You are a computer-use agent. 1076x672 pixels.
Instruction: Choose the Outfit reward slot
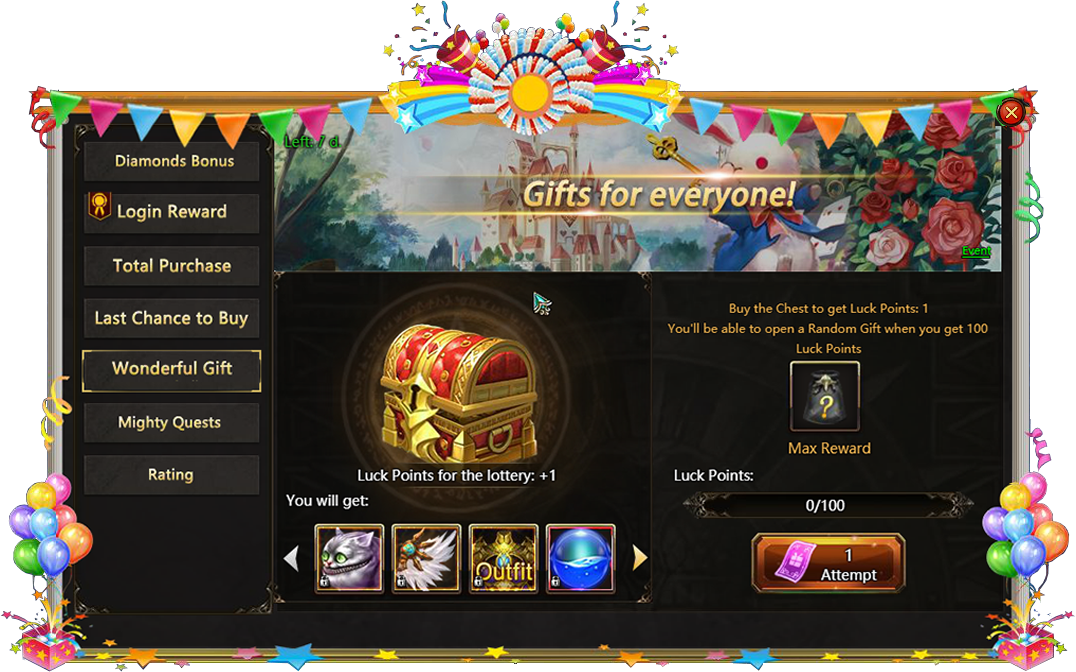pyautogui.click(x=503, y=558)
